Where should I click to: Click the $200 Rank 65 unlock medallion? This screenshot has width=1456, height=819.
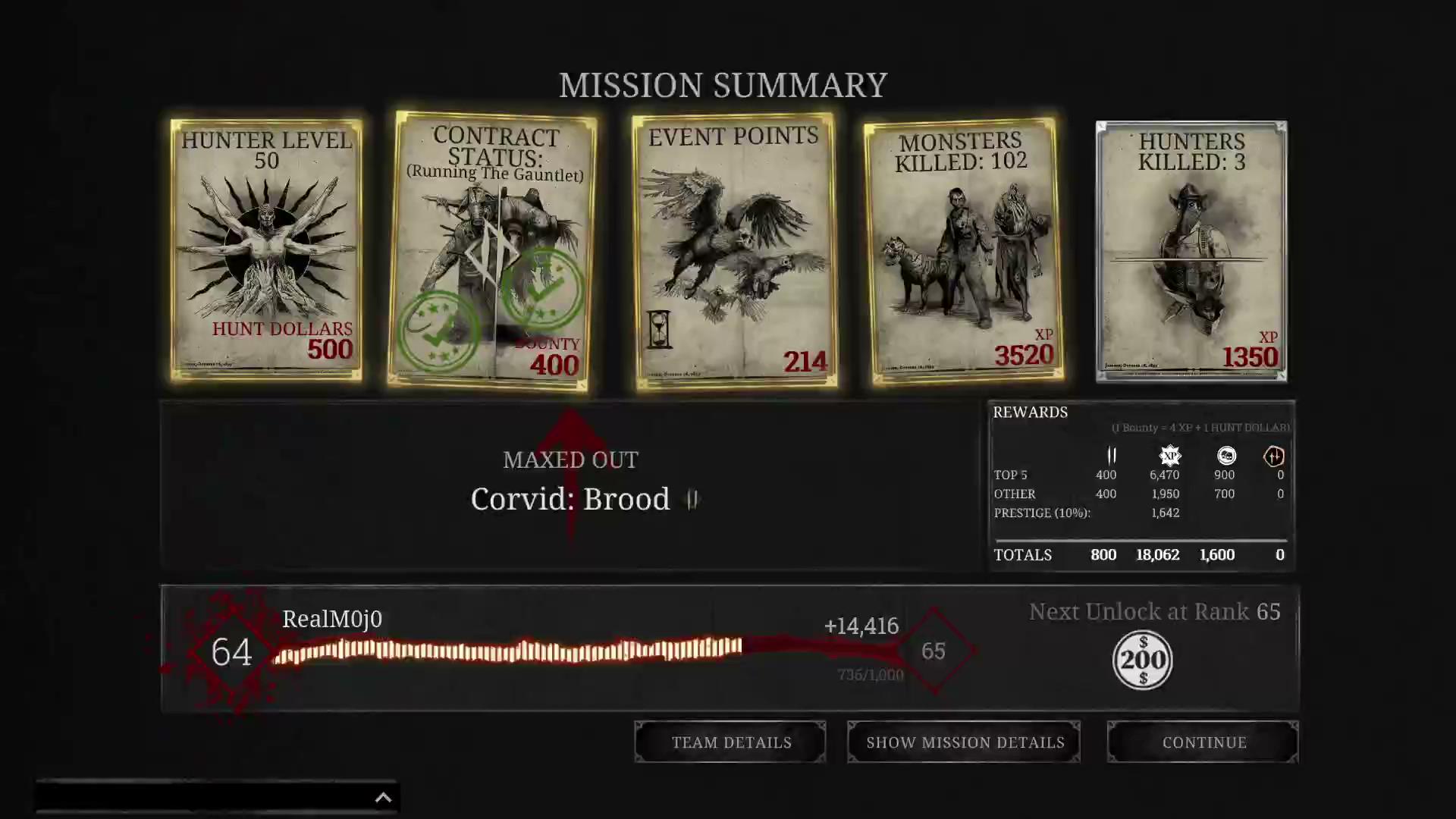[1142, 659]
